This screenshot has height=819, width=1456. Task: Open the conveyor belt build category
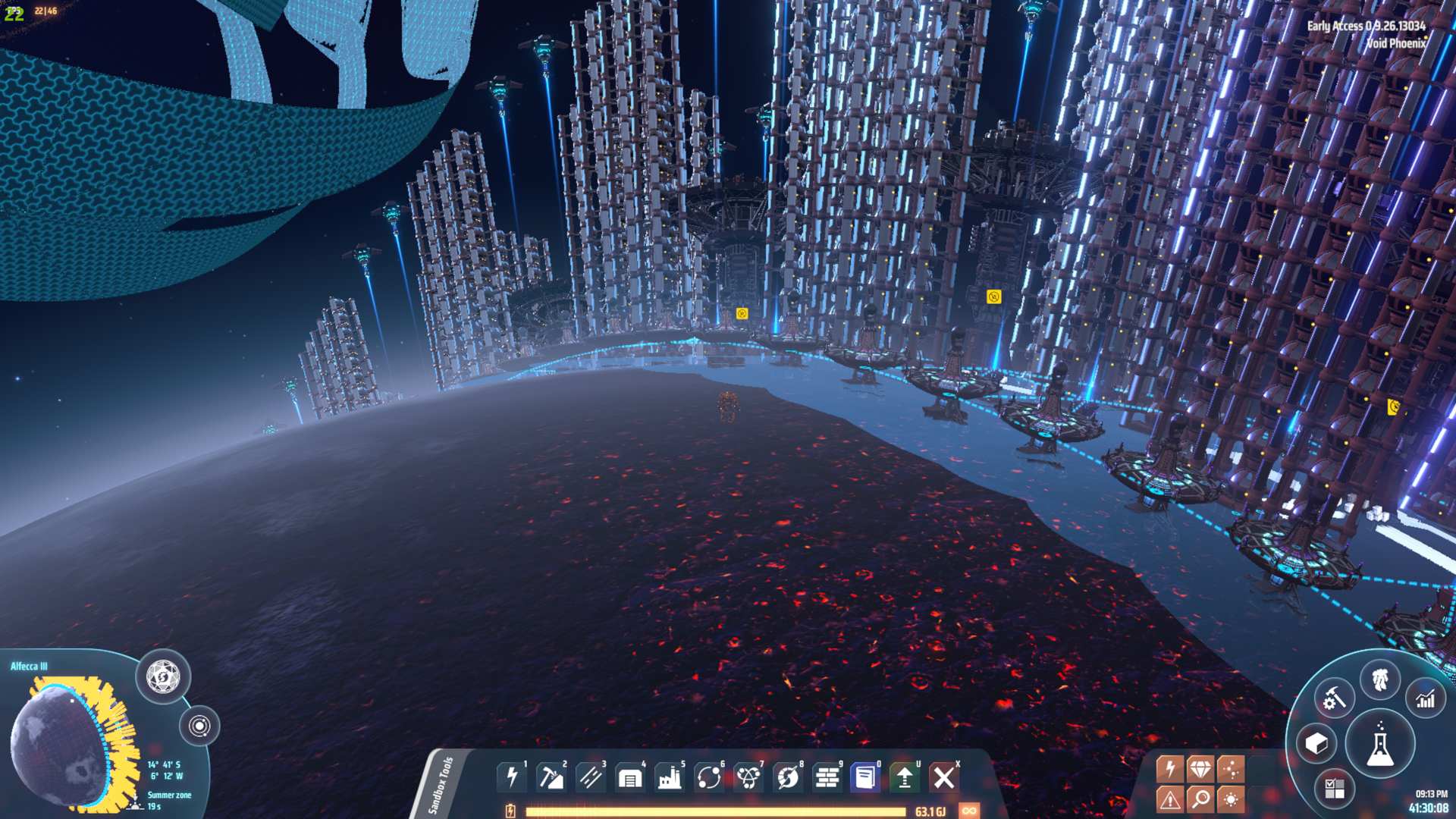tap(591, 777)
